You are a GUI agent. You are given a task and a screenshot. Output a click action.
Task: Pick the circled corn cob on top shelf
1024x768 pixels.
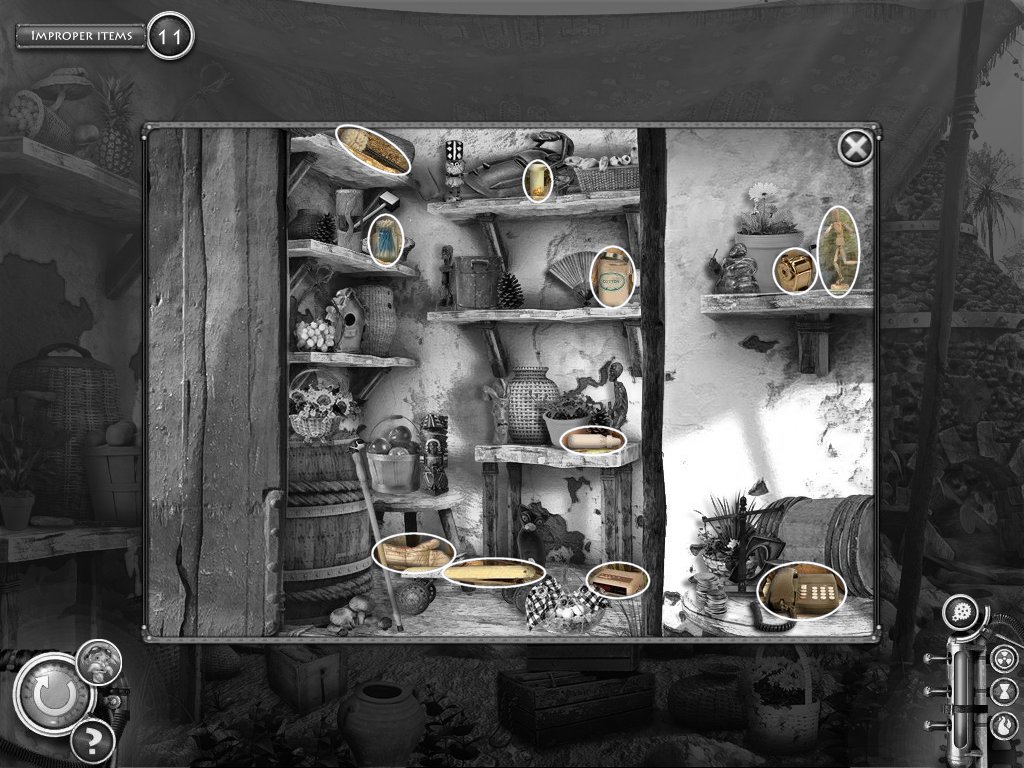click(374, 150)
